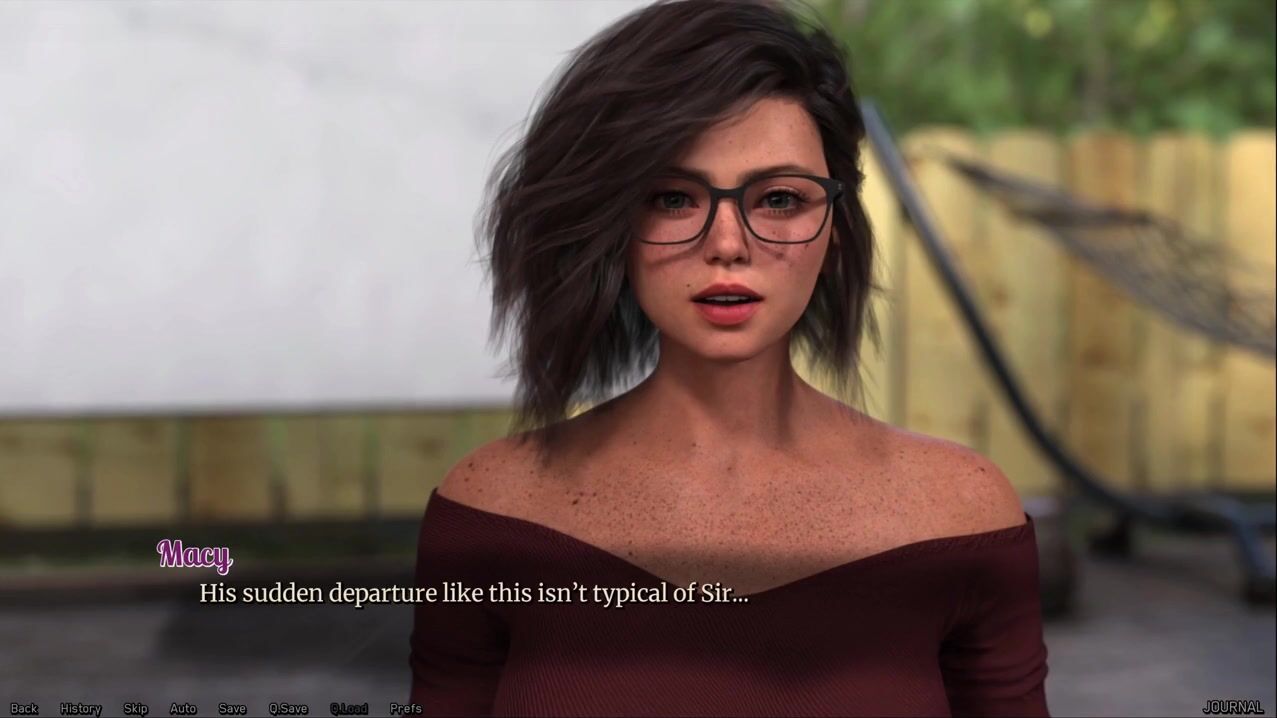
Task: Open the Save game screen
Action: (232, 709)
